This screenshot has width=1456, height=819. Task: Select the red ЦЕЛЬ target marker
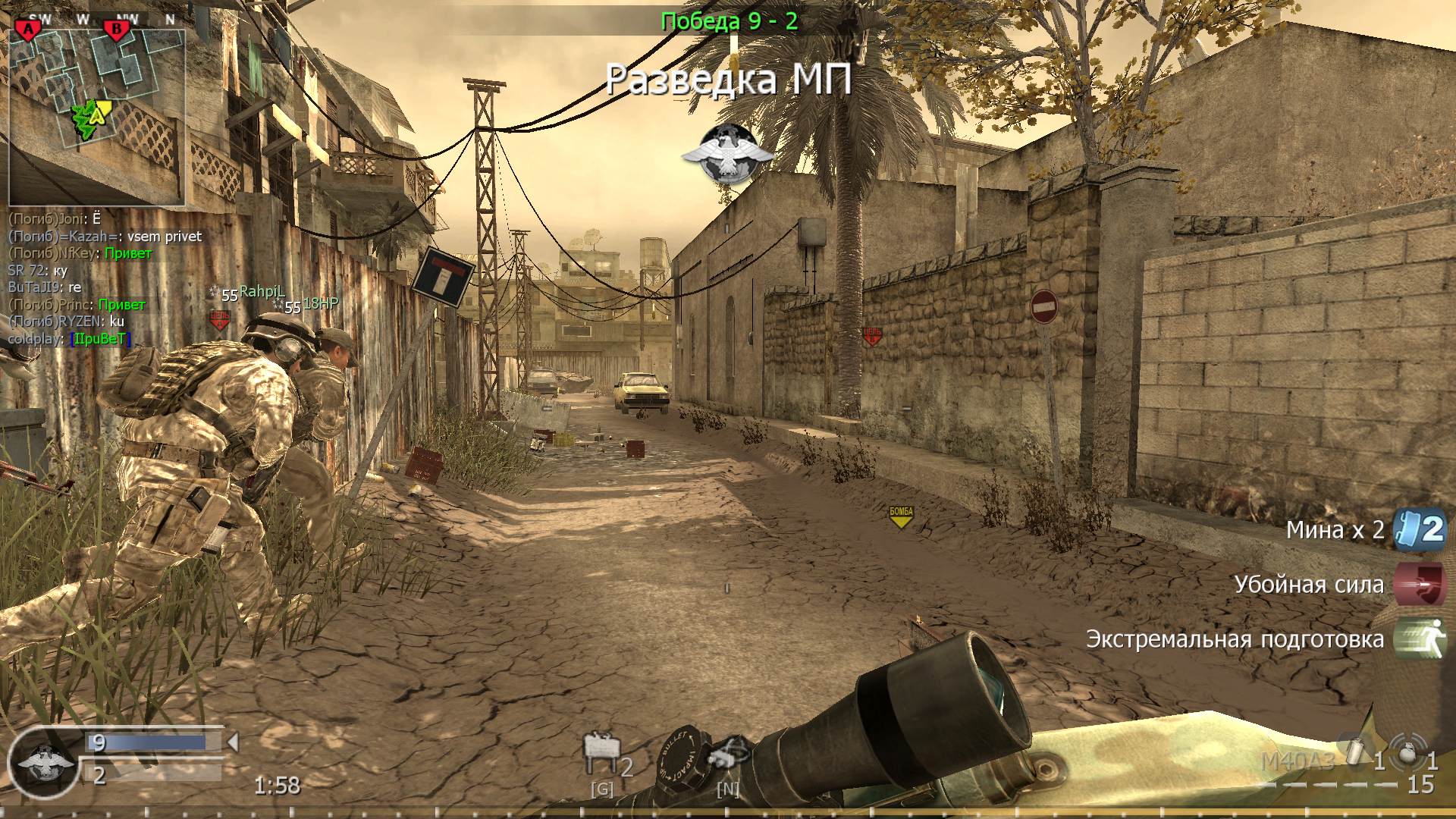tap(871, 334)
